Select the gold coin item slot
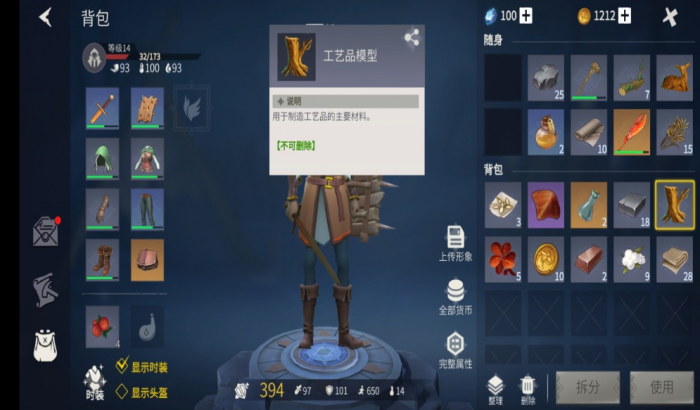This screenshot has height=410, width=700. [546, 258]
